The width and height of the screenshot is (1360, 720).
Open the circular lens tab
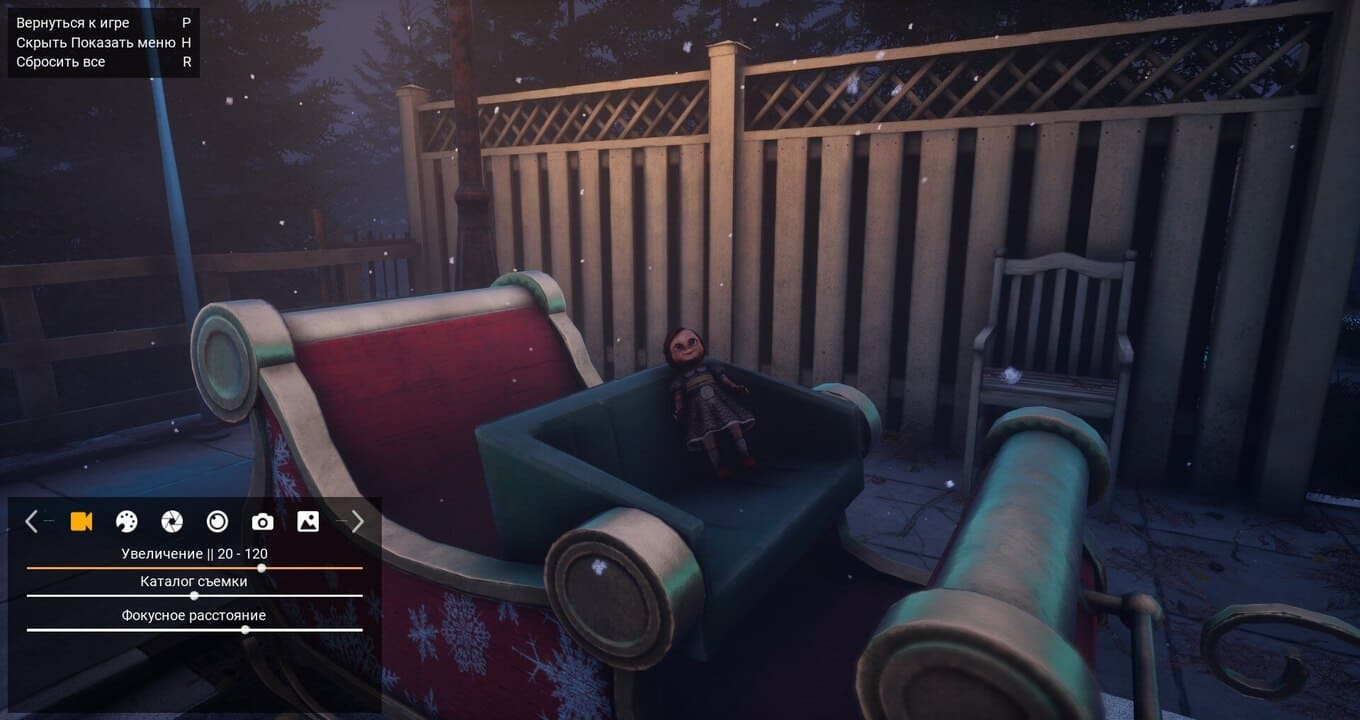[217, 521]
